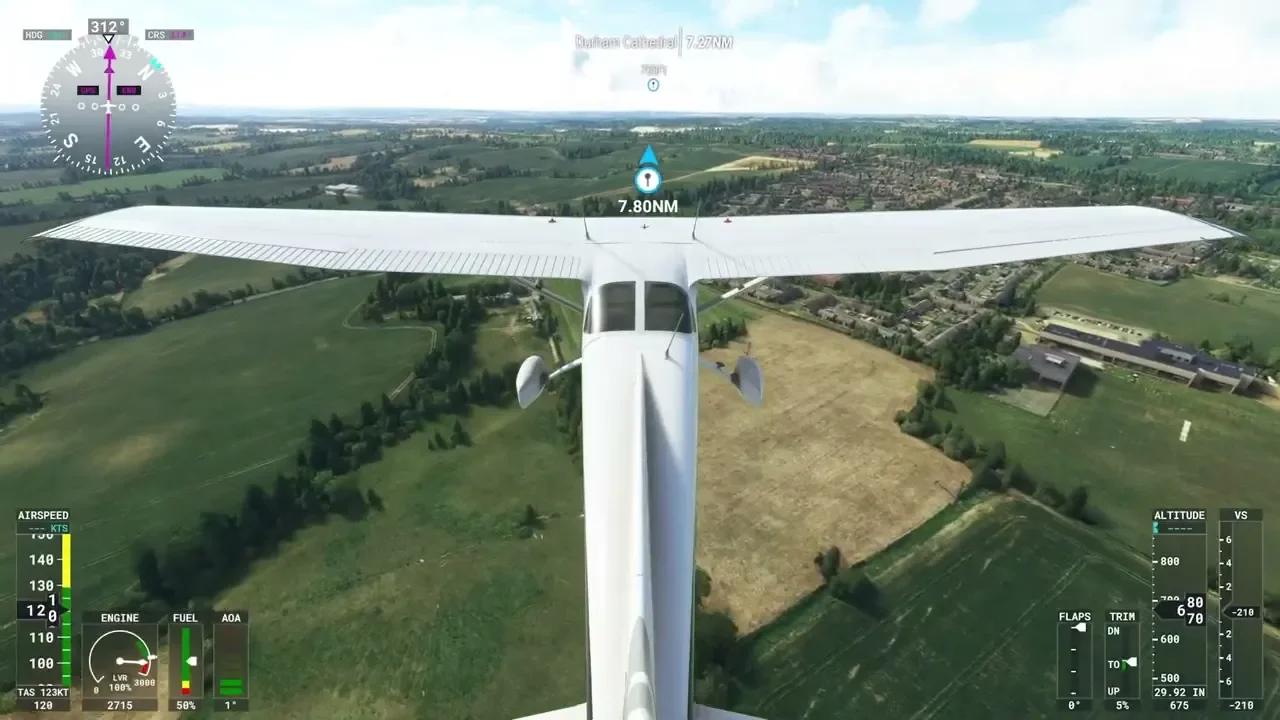1280x720 pixels.
Task: Click the ENR mode indicator on the compass
Action: 129,90
